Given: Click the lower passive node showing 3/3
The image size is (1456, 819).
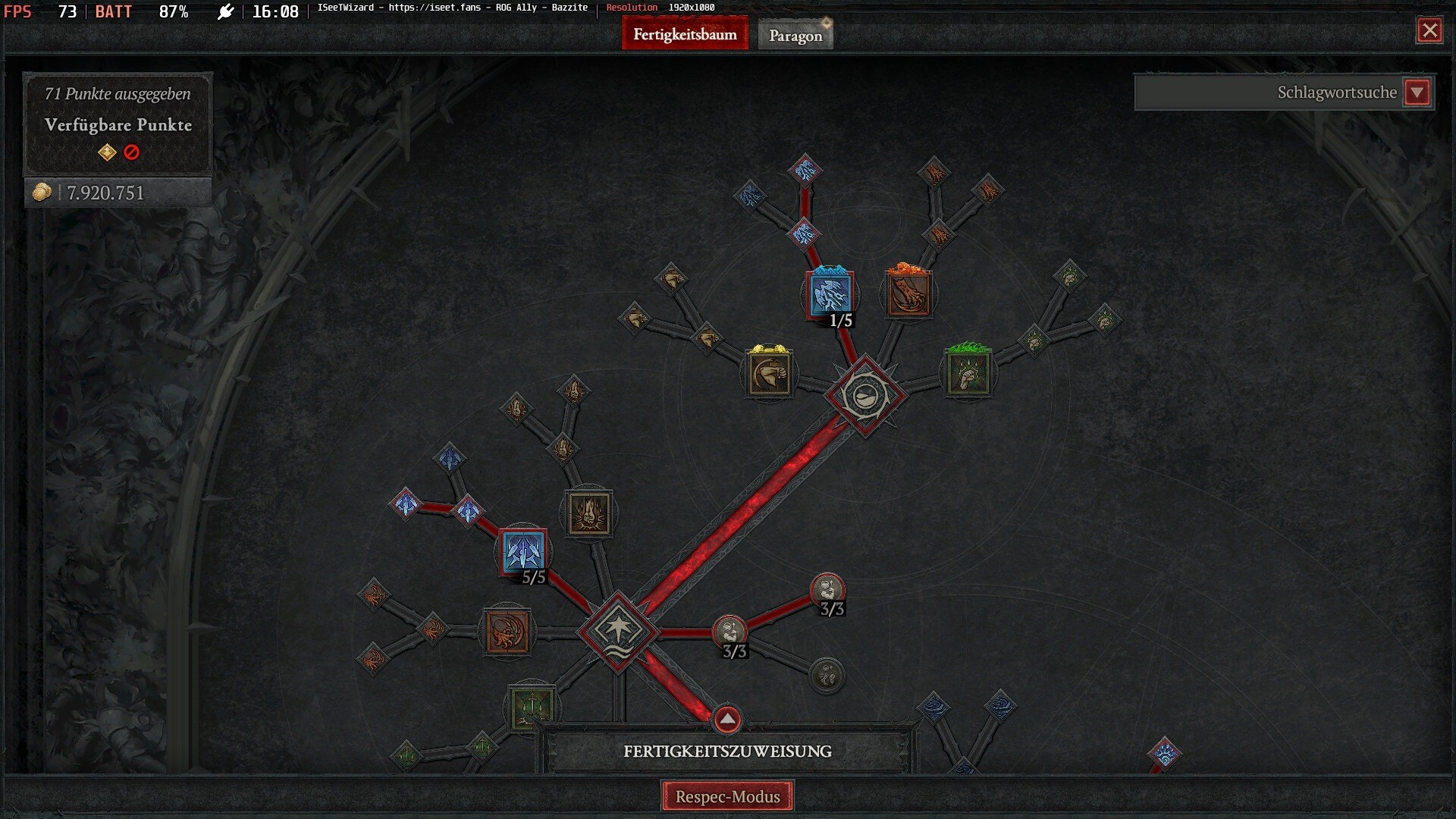Looking at the screenshot, I should tap(730, 631).
